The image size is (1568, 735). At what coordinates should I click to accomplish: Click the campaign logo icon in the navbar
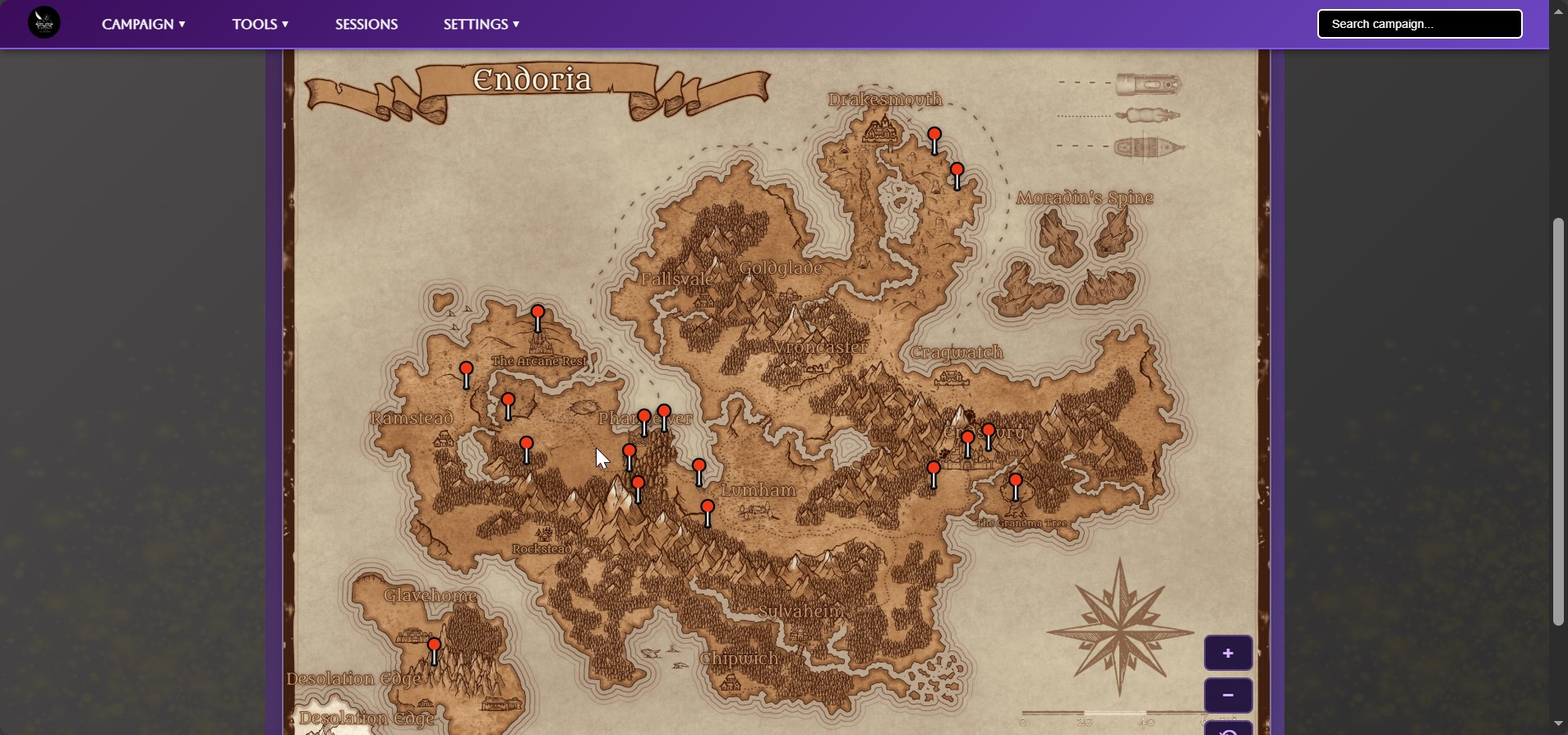point(43,23)
